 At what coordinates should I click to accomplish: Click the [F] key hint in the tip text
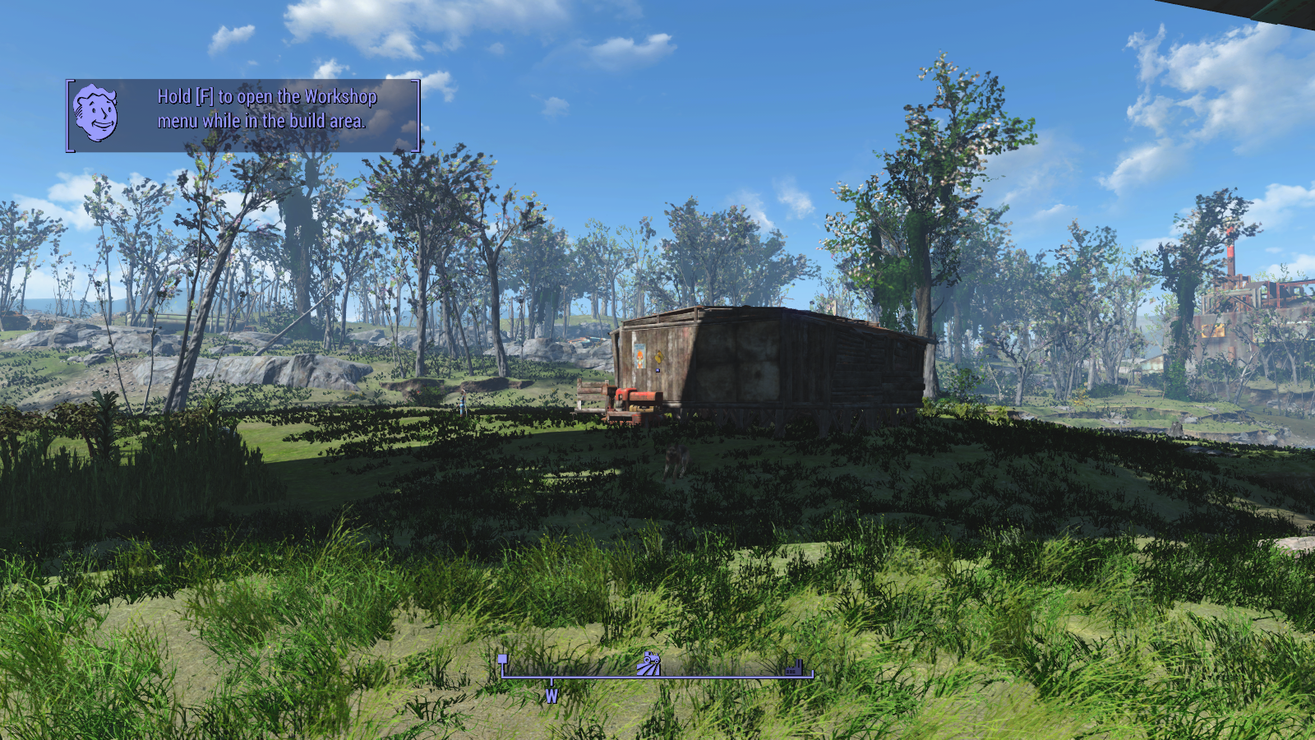(x=203, y=97)
